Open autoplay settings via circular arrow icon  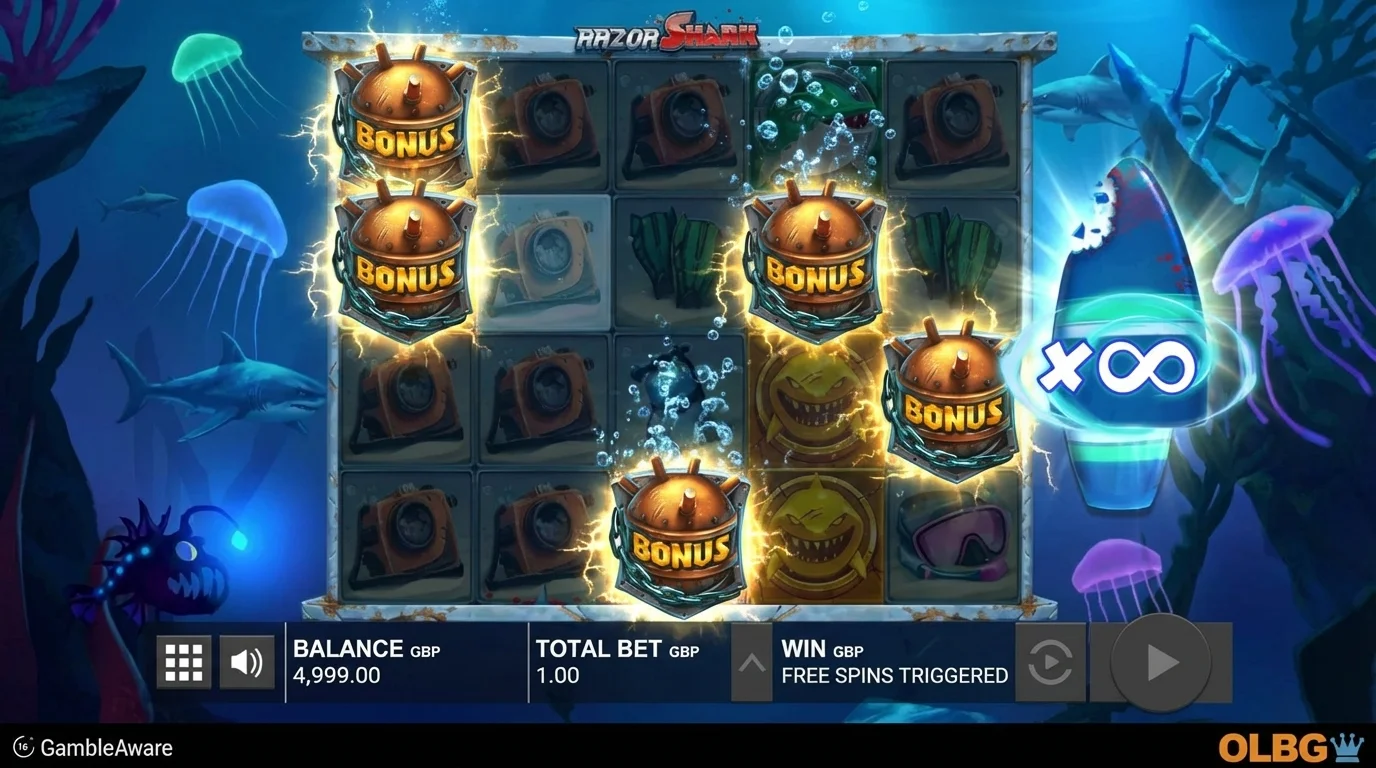pyautogui.click(x=1049, y=661)
